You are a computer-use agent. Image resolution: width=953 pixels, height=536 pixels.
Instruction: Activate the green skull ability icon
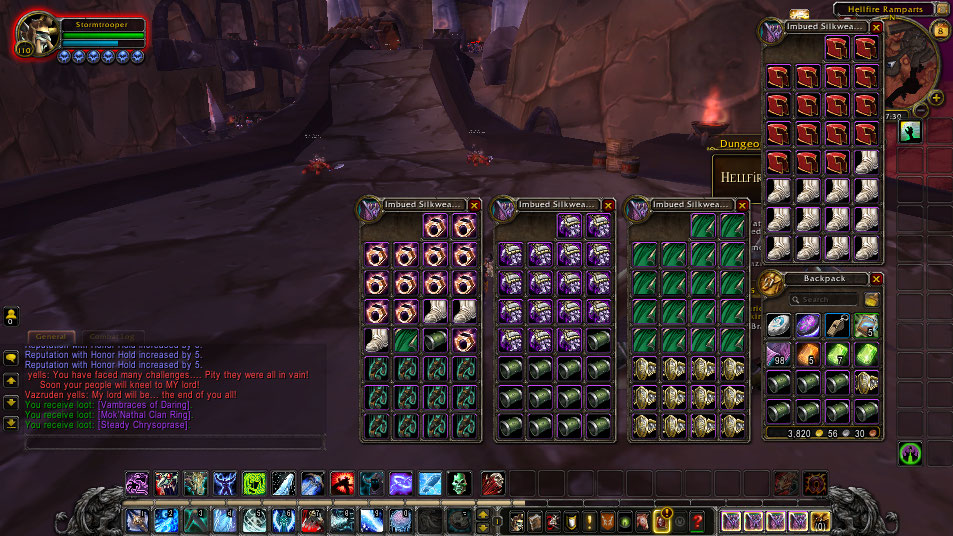tap(458, 484)
